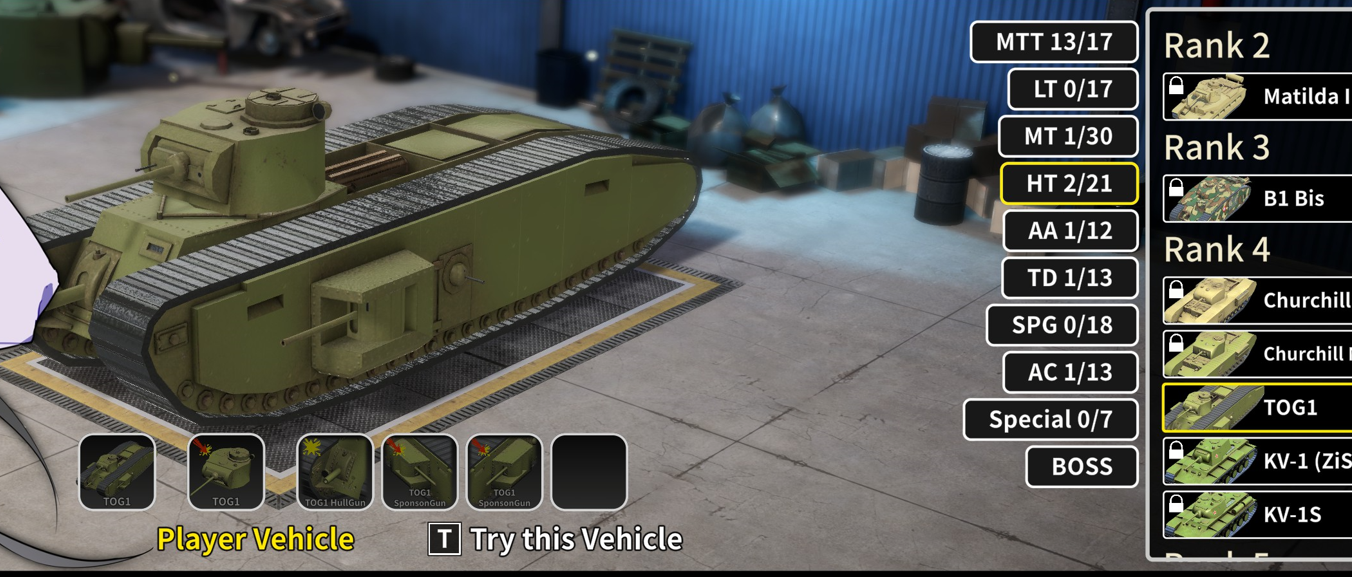Pick the KV-1 (ZiS) tank row

pyautogui.click(x=1258, y=461)
